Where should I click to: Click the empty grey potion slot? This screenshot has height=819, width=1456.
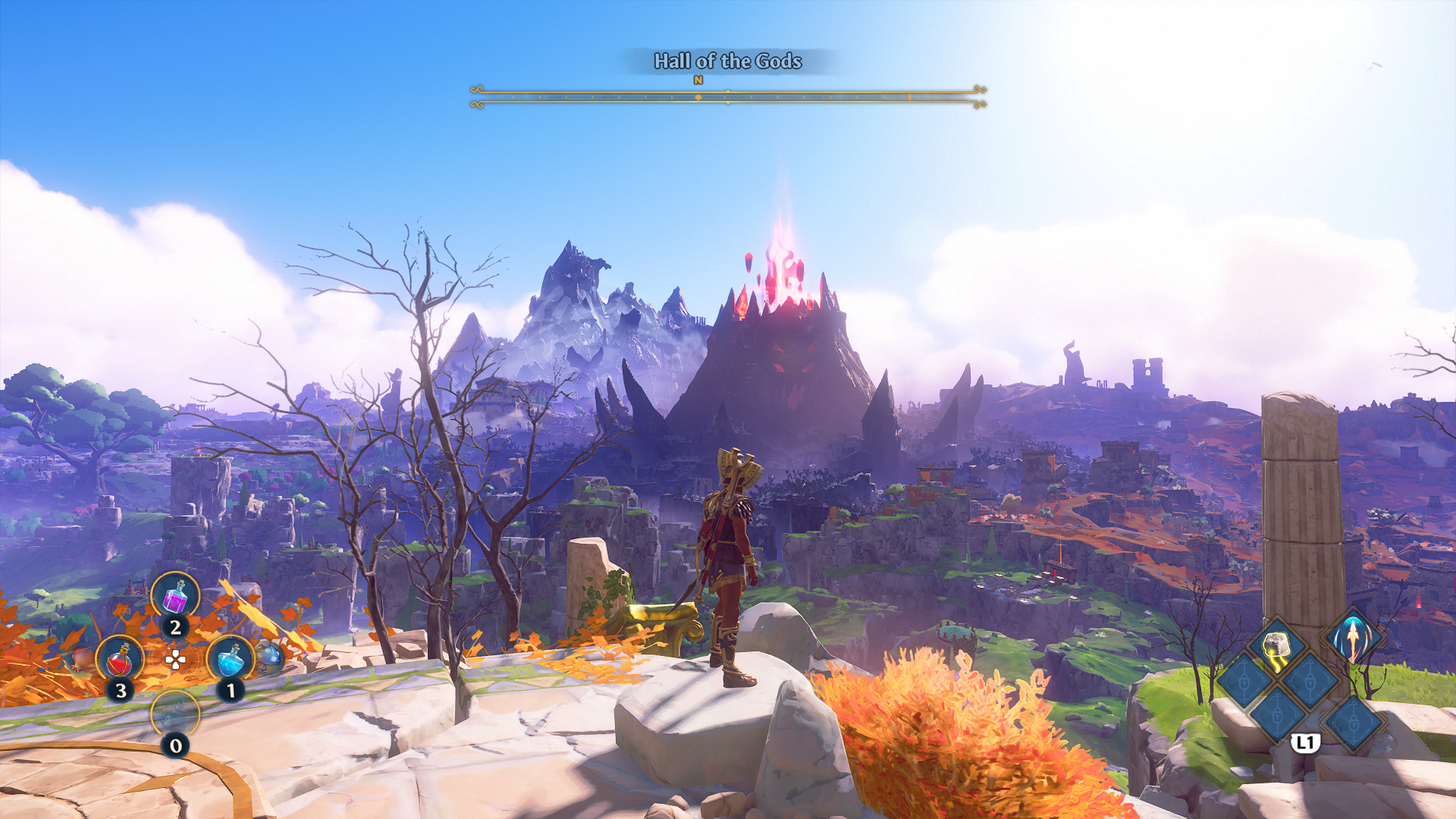point(175,714)
